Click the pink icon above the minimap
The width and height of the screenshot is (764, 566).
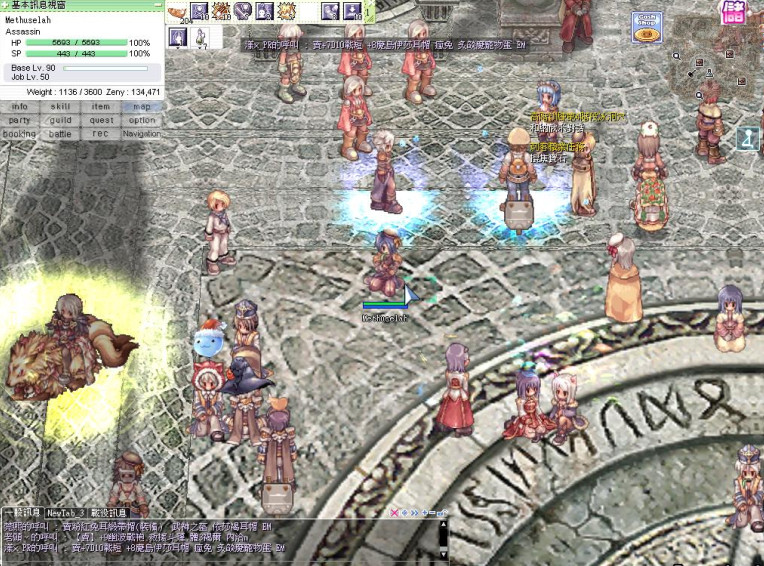[x=734, y=12]
